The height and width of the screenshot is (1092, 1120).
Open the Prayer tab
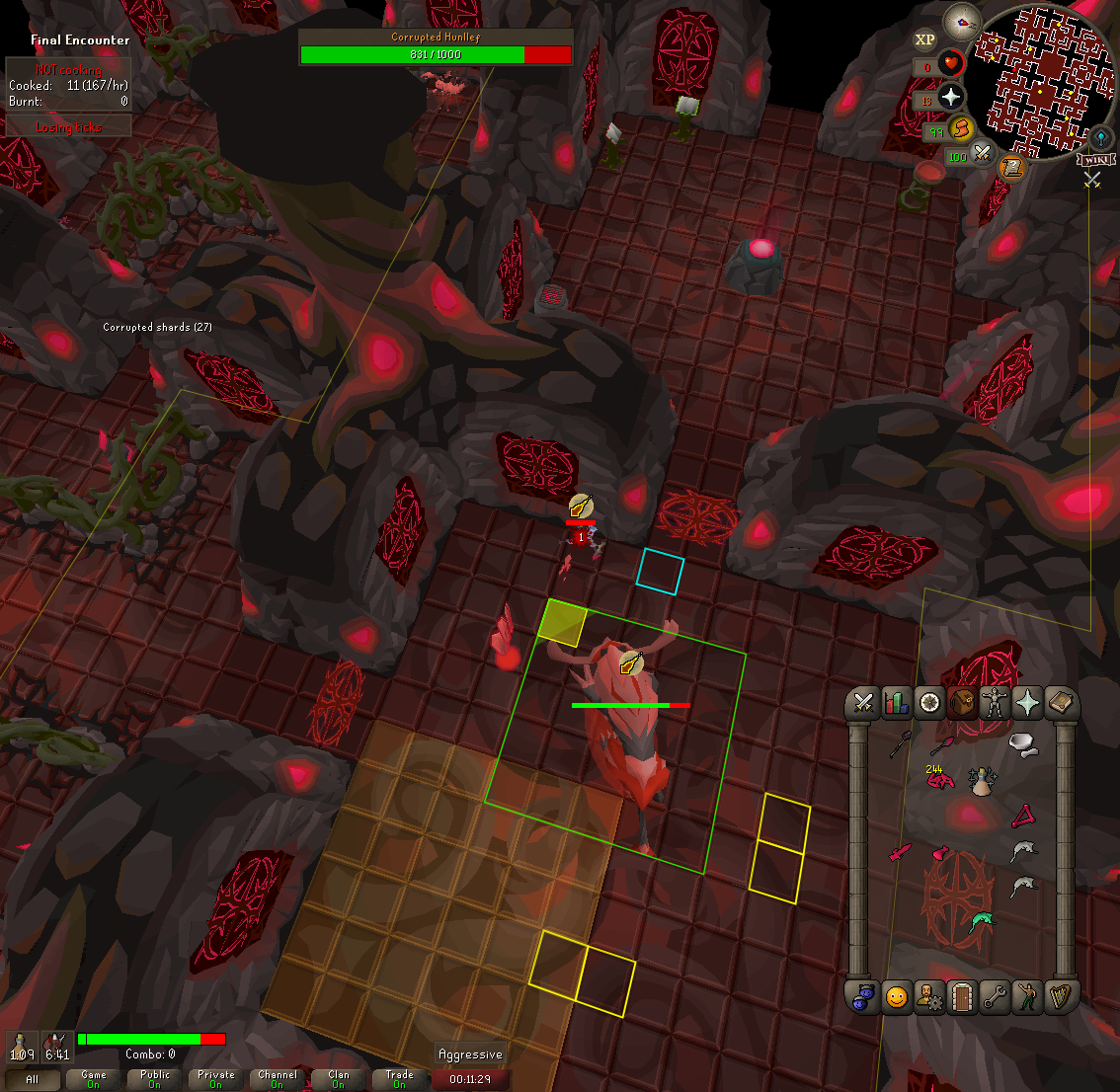pyautogui.click(x=1027, y=703)
